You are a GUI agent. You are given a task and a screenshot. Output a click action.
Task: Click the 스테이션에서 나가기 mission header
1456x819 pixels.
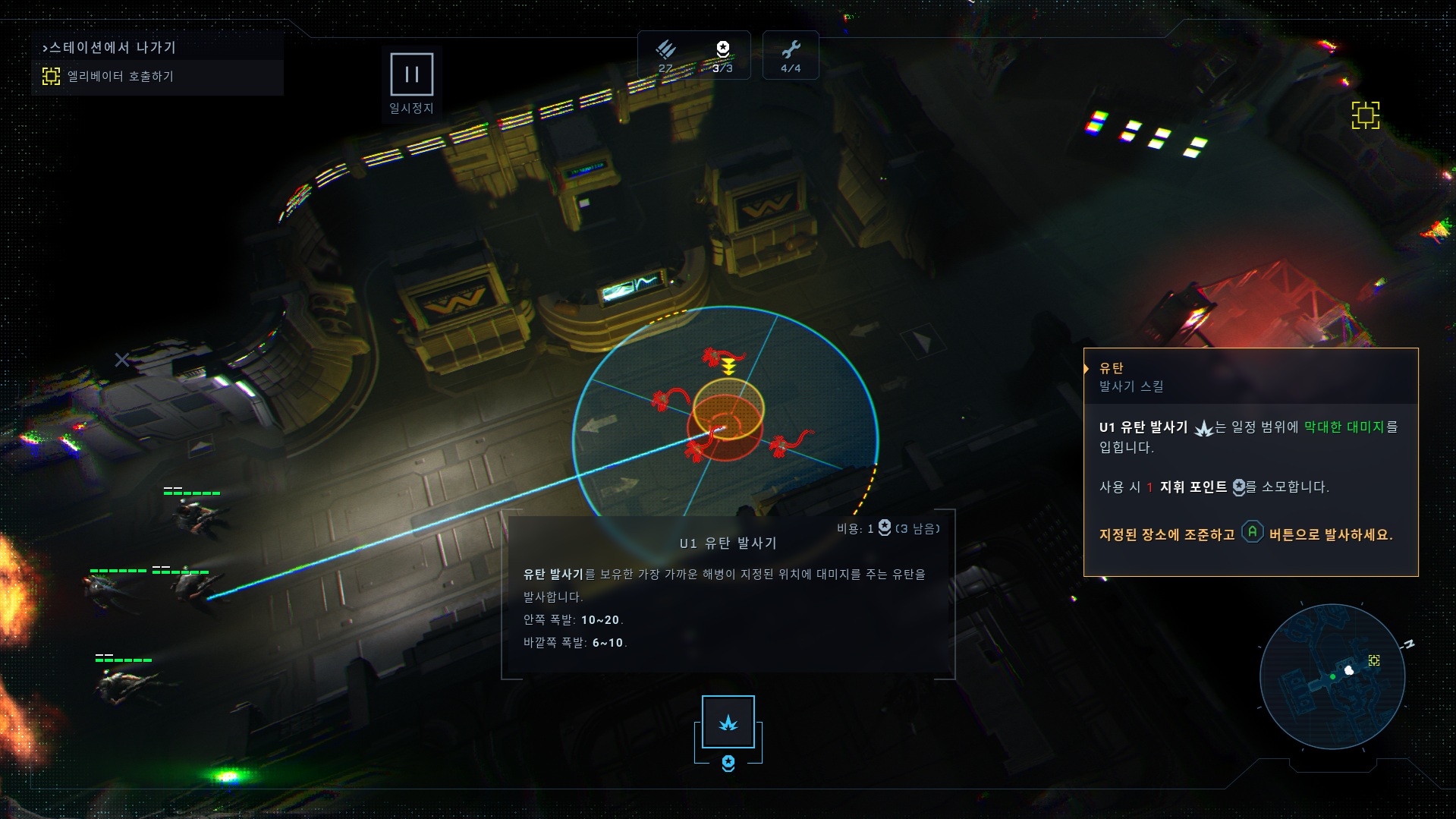point(110,47)
